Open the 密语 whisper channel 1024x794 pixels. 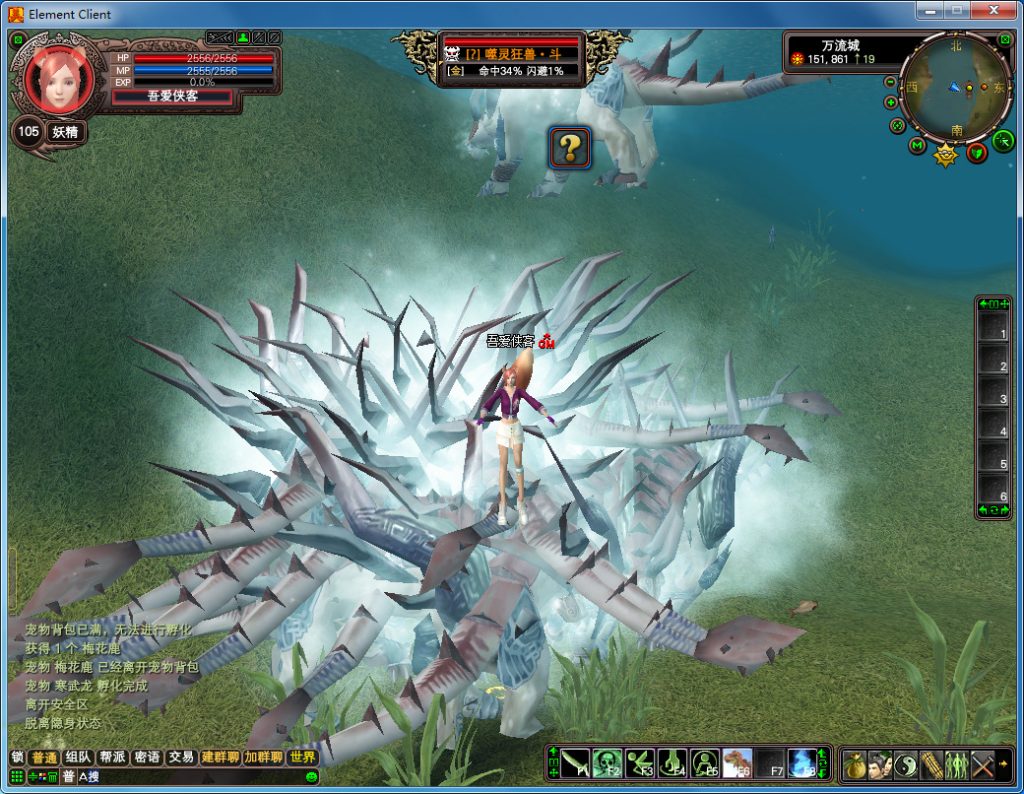[x=146, y=757]
